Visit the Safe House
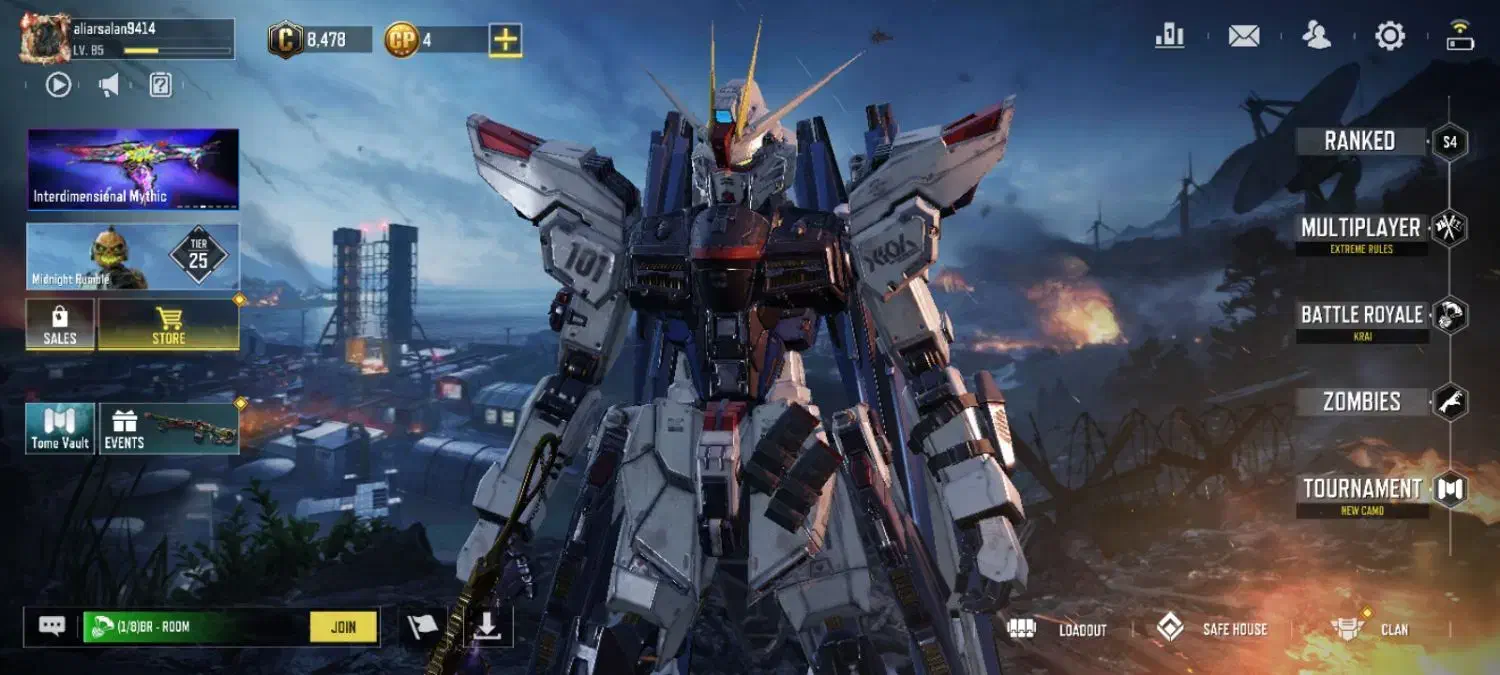Viewport: 1500px width, 675px height. tap(1212, 629)
